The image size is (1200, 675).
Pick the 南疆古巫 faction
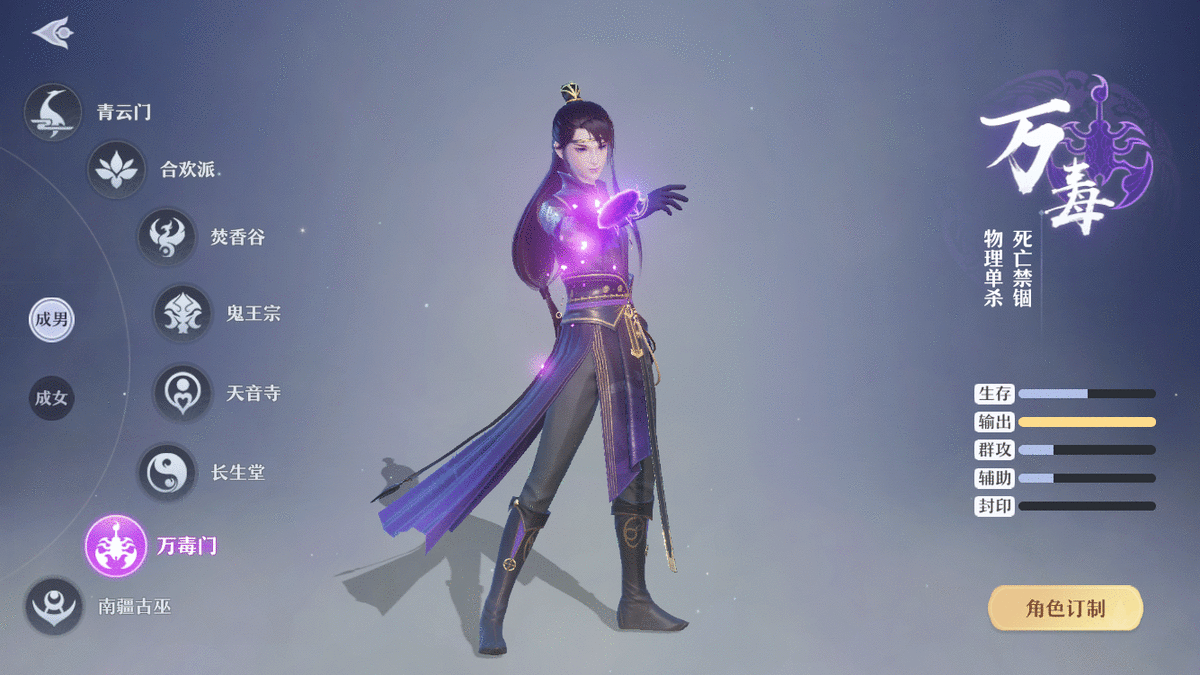click(54, 606)
